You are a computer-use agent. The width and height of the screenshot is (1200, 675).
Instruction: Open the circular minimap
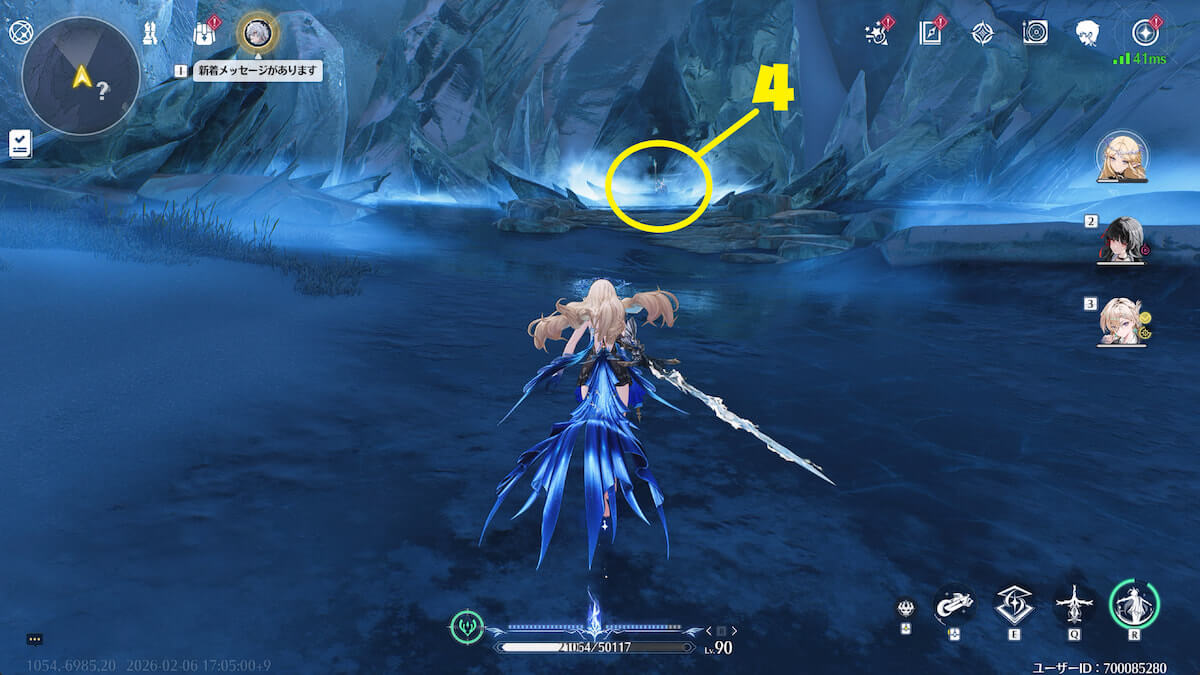80,76
